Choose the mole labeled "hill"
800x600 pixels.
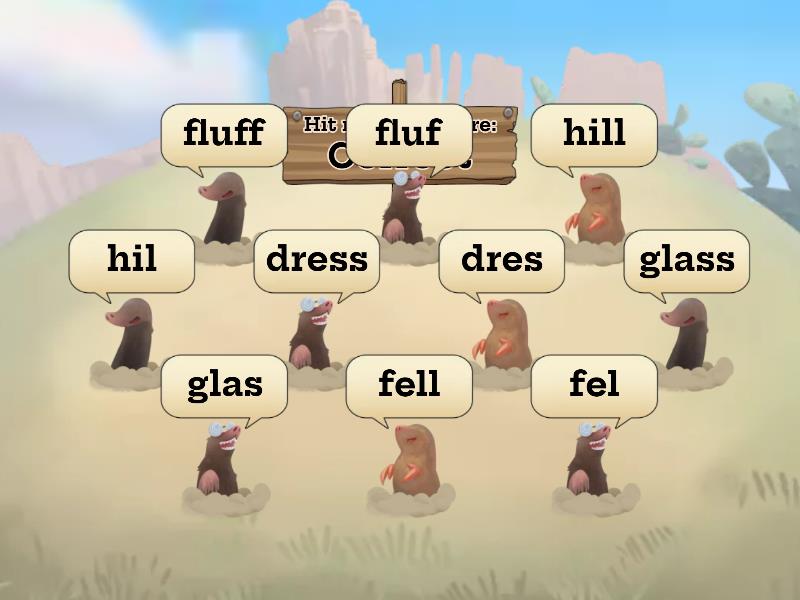[x=594, y=208]
